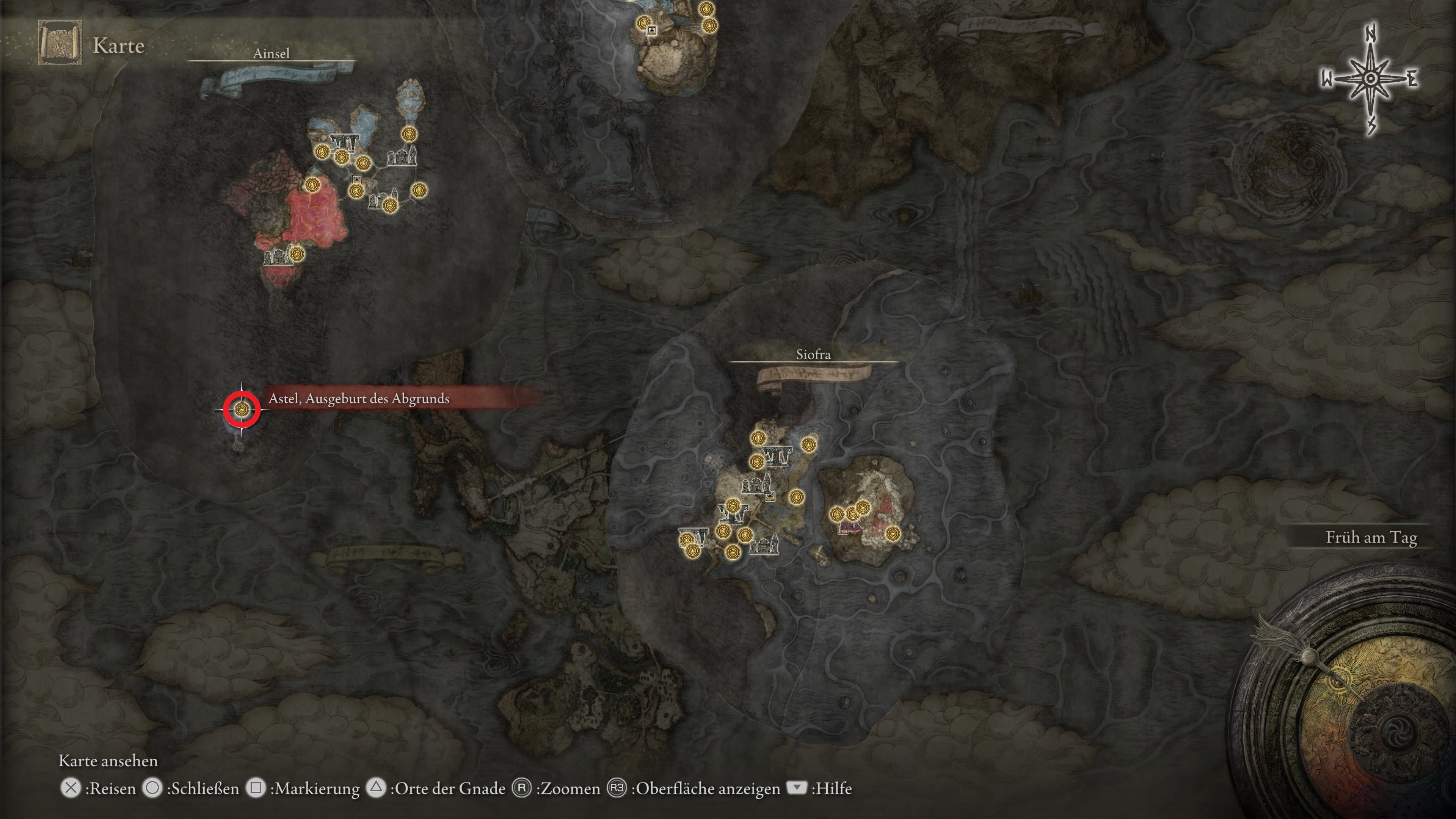This screenshot has height=819, width=1456.
Task: Select the Ainsel region label
Action: pyautogui.click(x=271, y=54)
